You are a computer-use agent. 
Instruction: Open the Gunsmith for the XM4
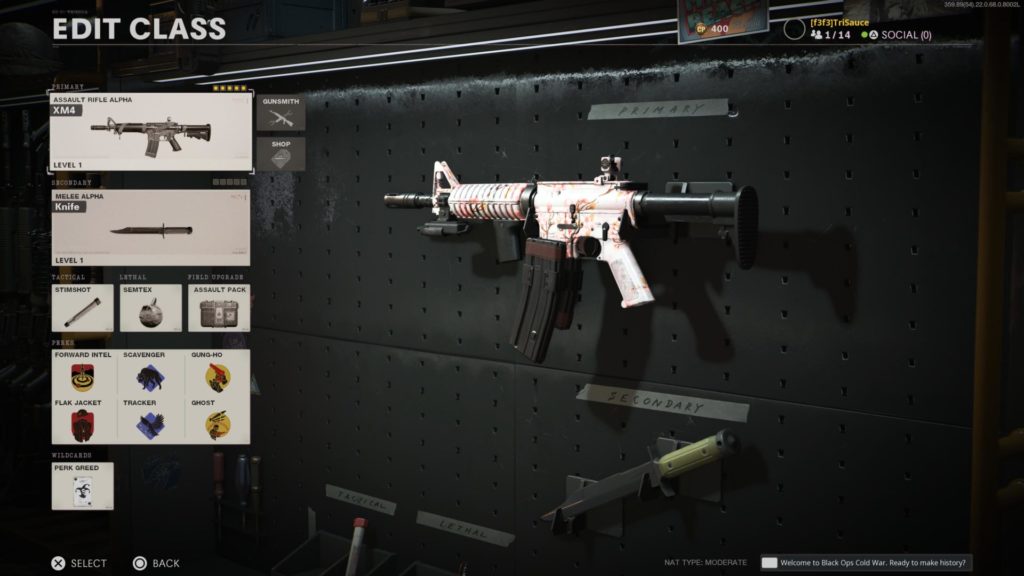[x=280, y=113]
